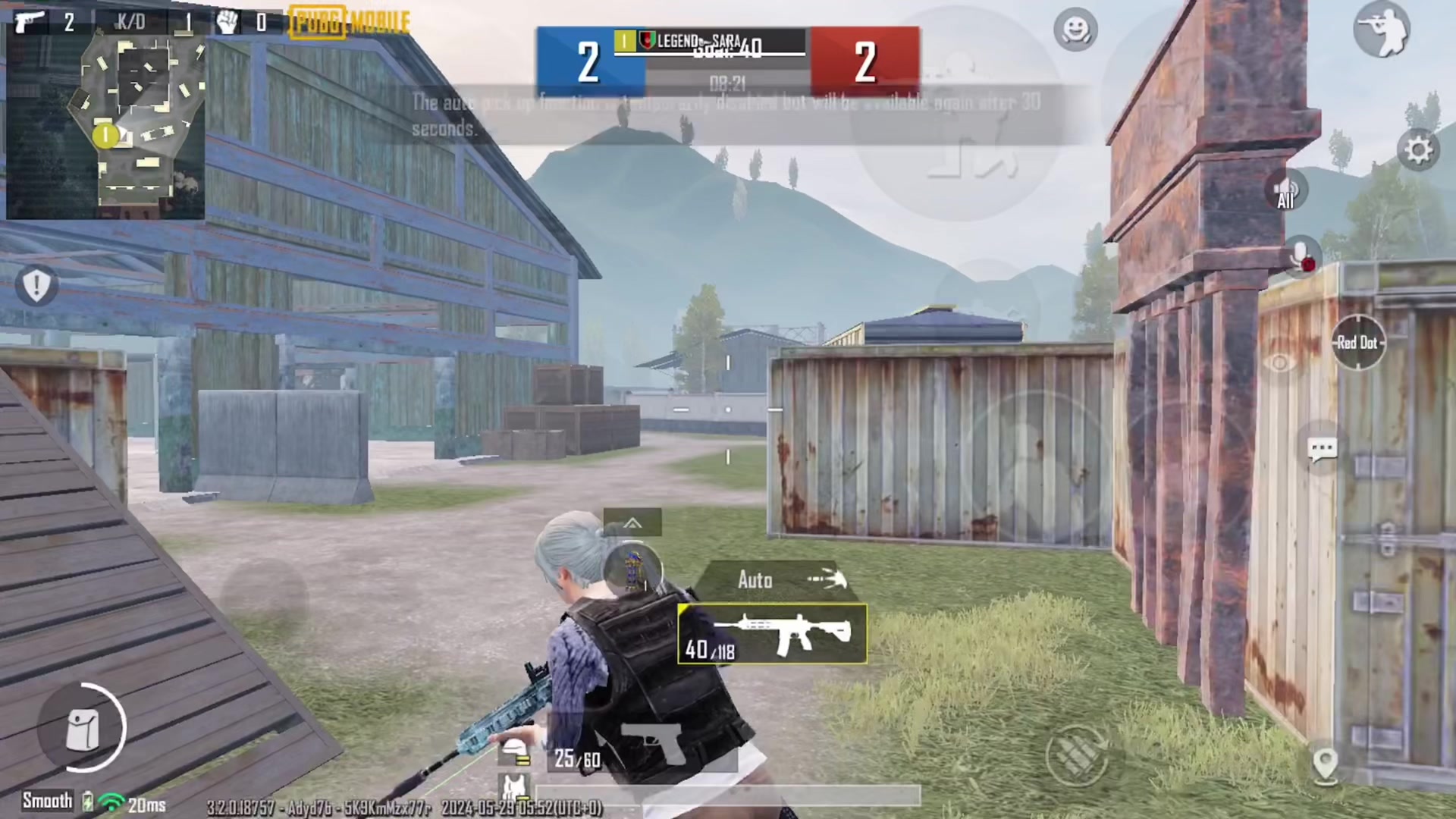Open the settings gear
Screen dimensions: 1456x819
1417,149
